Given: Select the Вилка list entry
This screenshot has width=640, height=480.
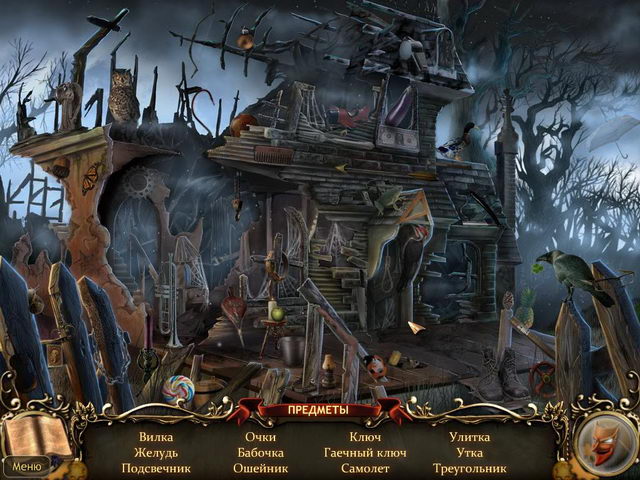Looking at the screenshot, I should pyautogui.click(x=156, y=437).
